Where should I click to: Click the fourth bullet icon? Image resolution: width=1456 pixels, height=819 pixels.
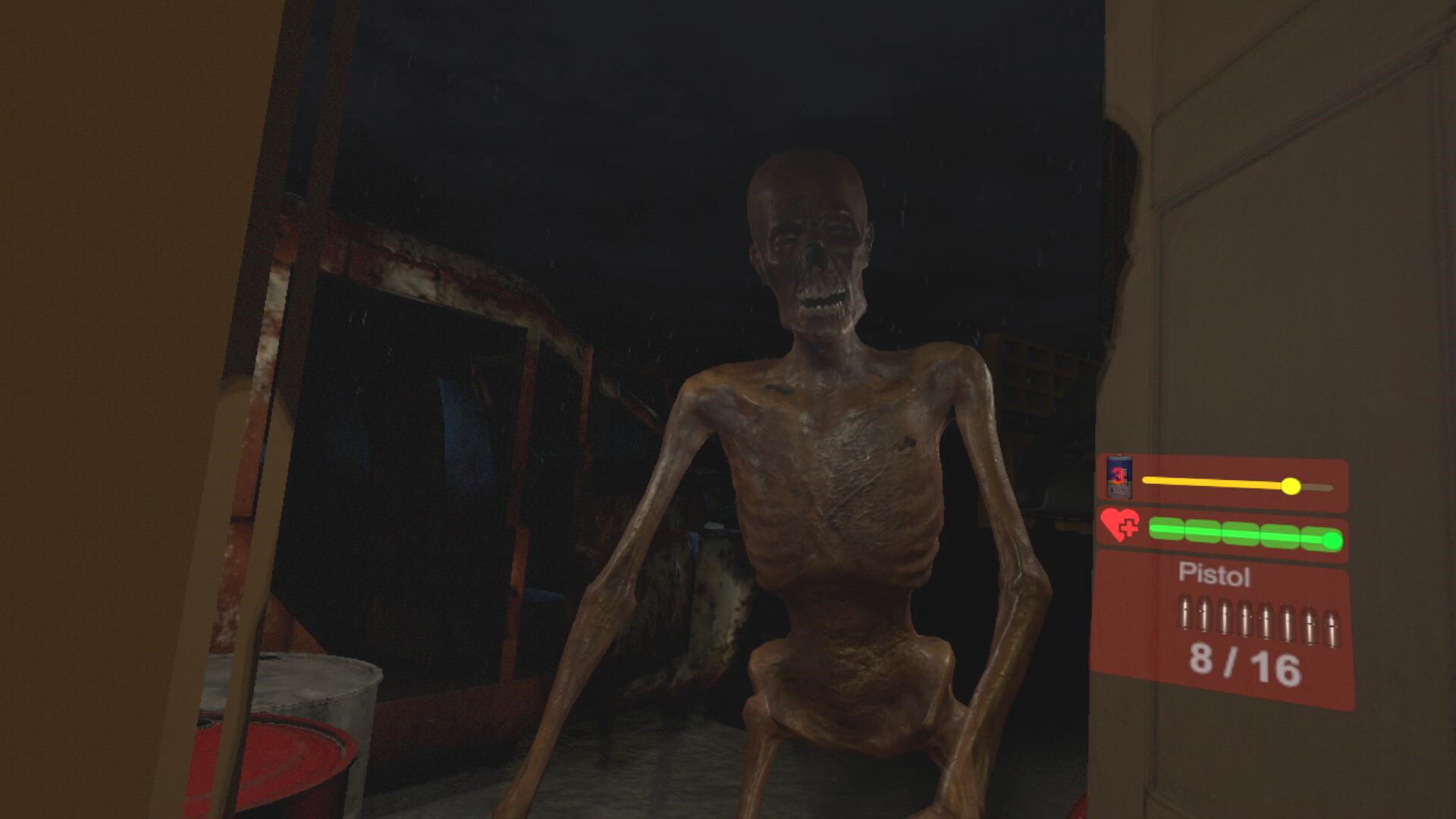click(x=1244, y=617)
